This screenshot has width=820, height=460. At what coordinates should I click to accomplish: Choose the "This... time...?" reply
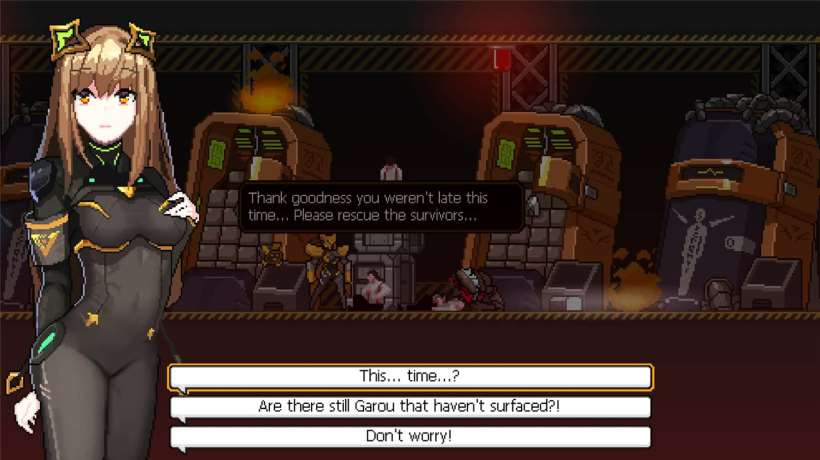pyautogui.click(x=411, y=377)
